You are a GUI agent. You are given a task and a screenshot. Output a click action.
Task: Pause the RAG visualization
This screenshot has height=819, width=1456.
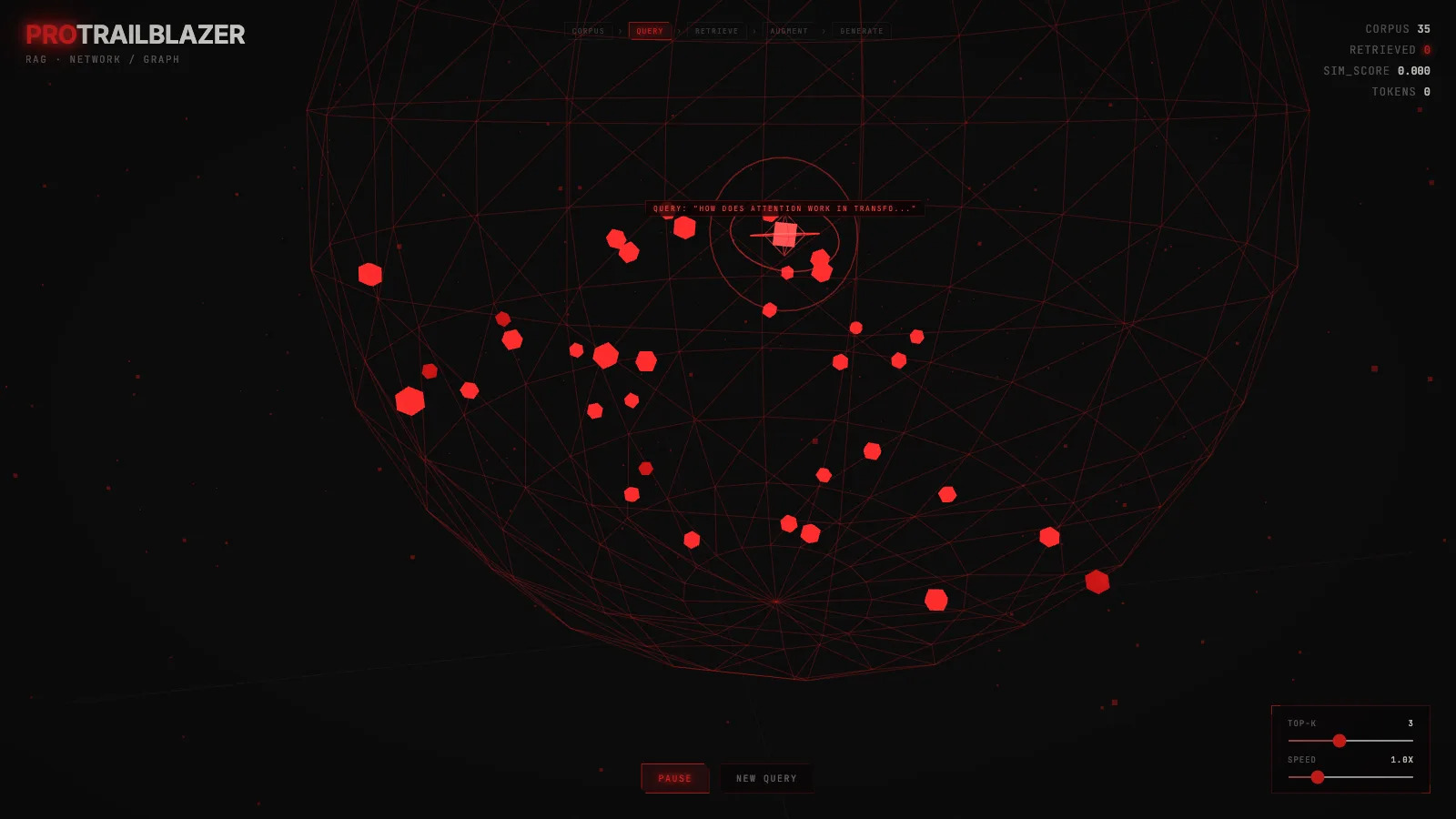[x=676, y=778]
